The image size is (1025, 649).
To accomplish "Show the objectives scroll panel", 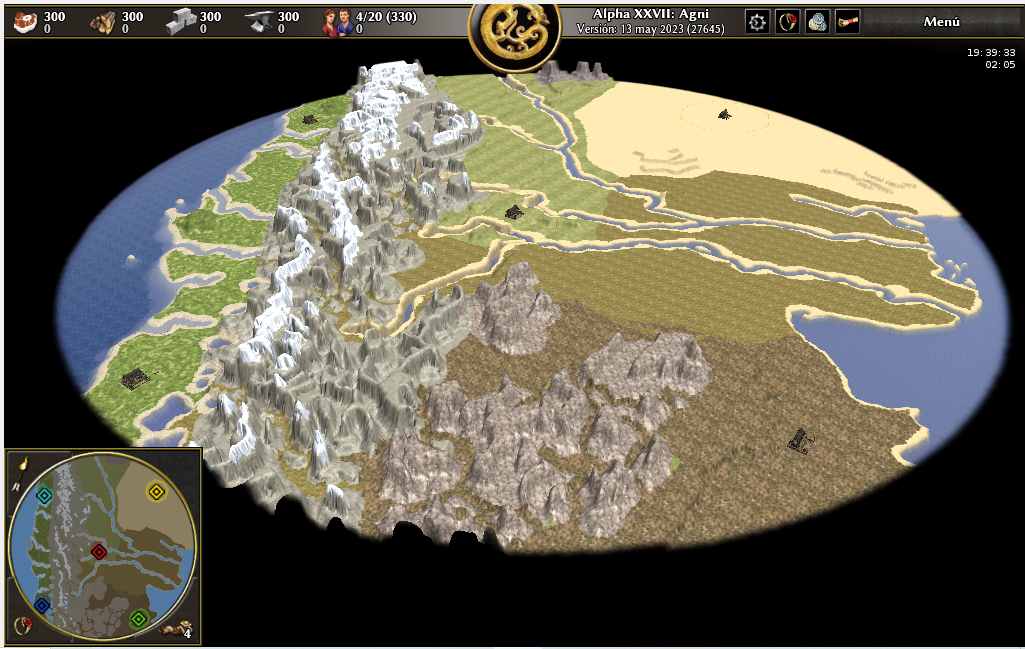I will pos(848,22).
